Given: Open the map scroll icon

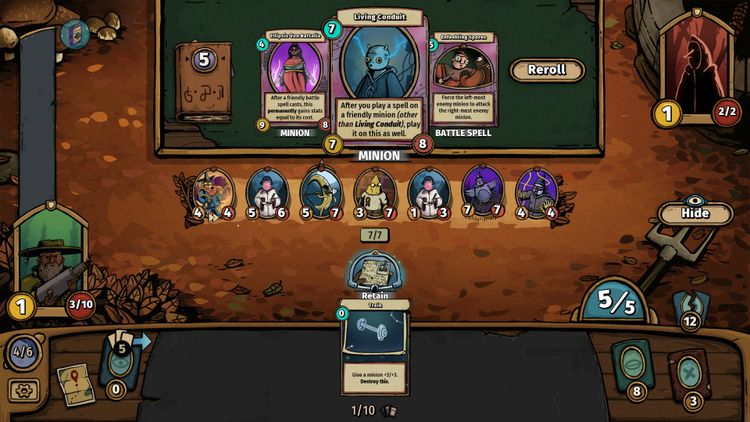Looking at the screenshot, I should [75, 384].
